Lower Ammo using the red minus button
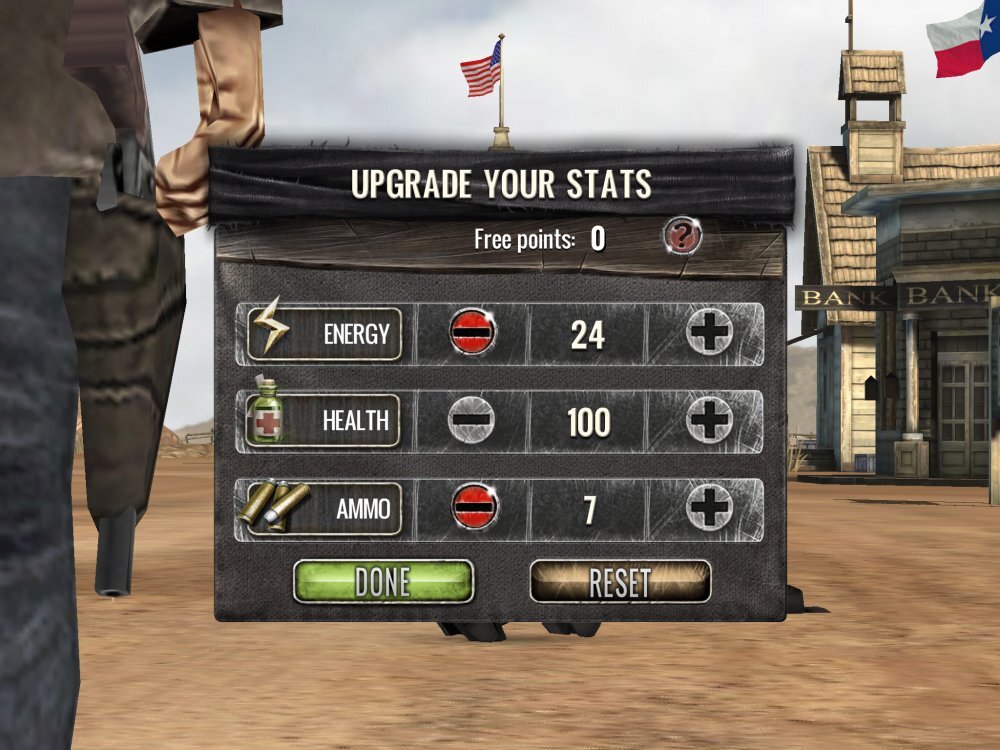The height and width of the screenshot is (750, 1000). (473, 508)
